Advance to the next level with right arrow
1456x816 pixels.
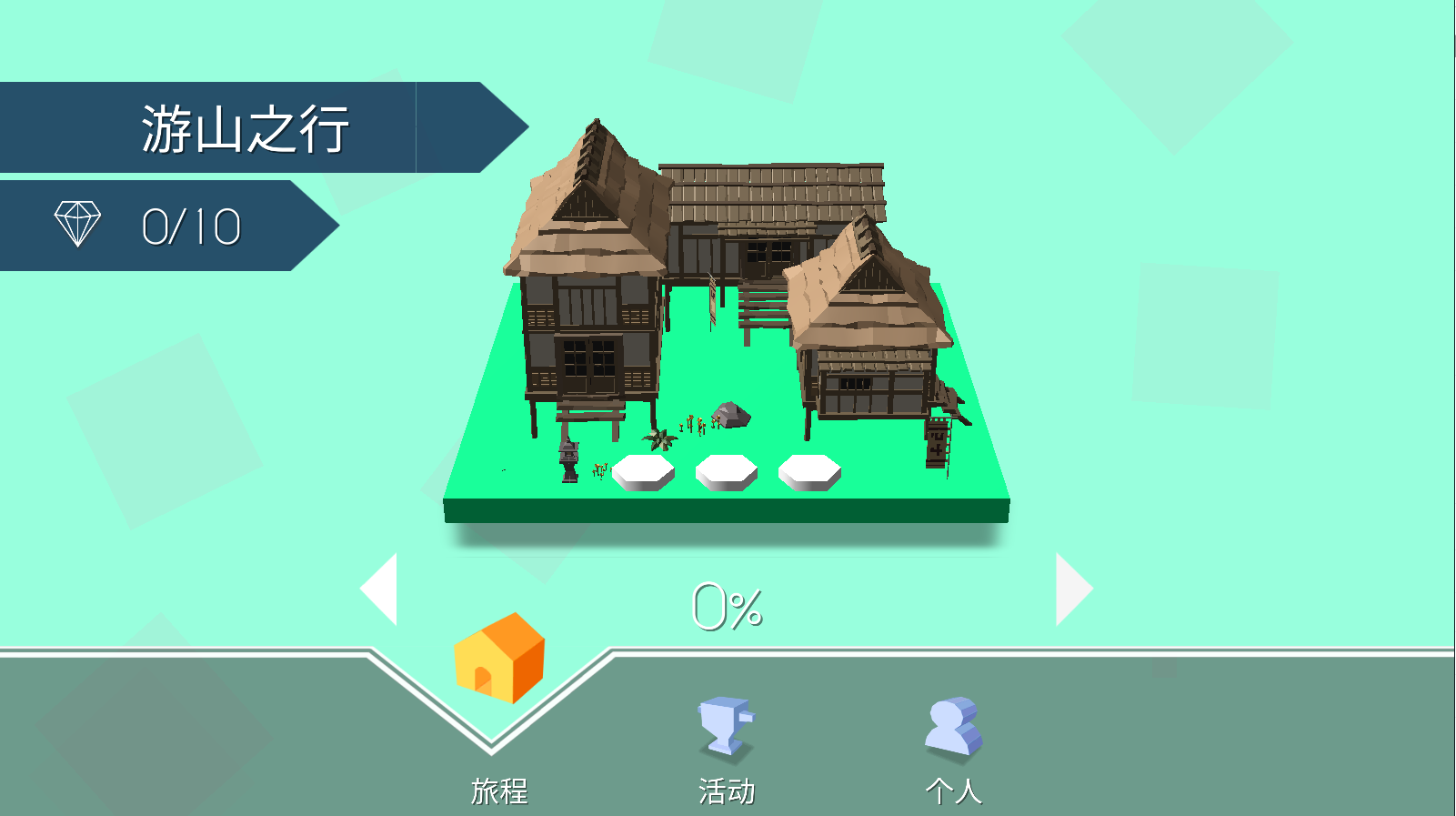tap(1071, 589)
